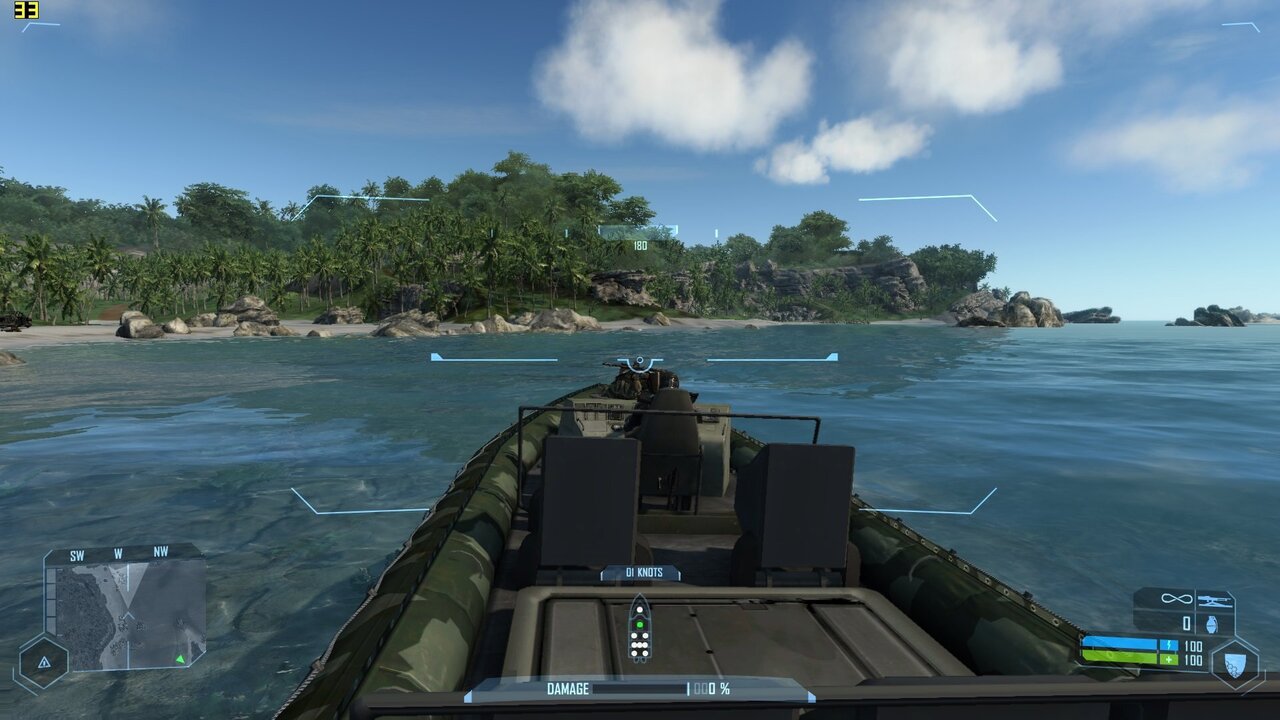Toggle the bow gunner seat dot
This screenshot has height=720, width=1280.
[640, 610]
